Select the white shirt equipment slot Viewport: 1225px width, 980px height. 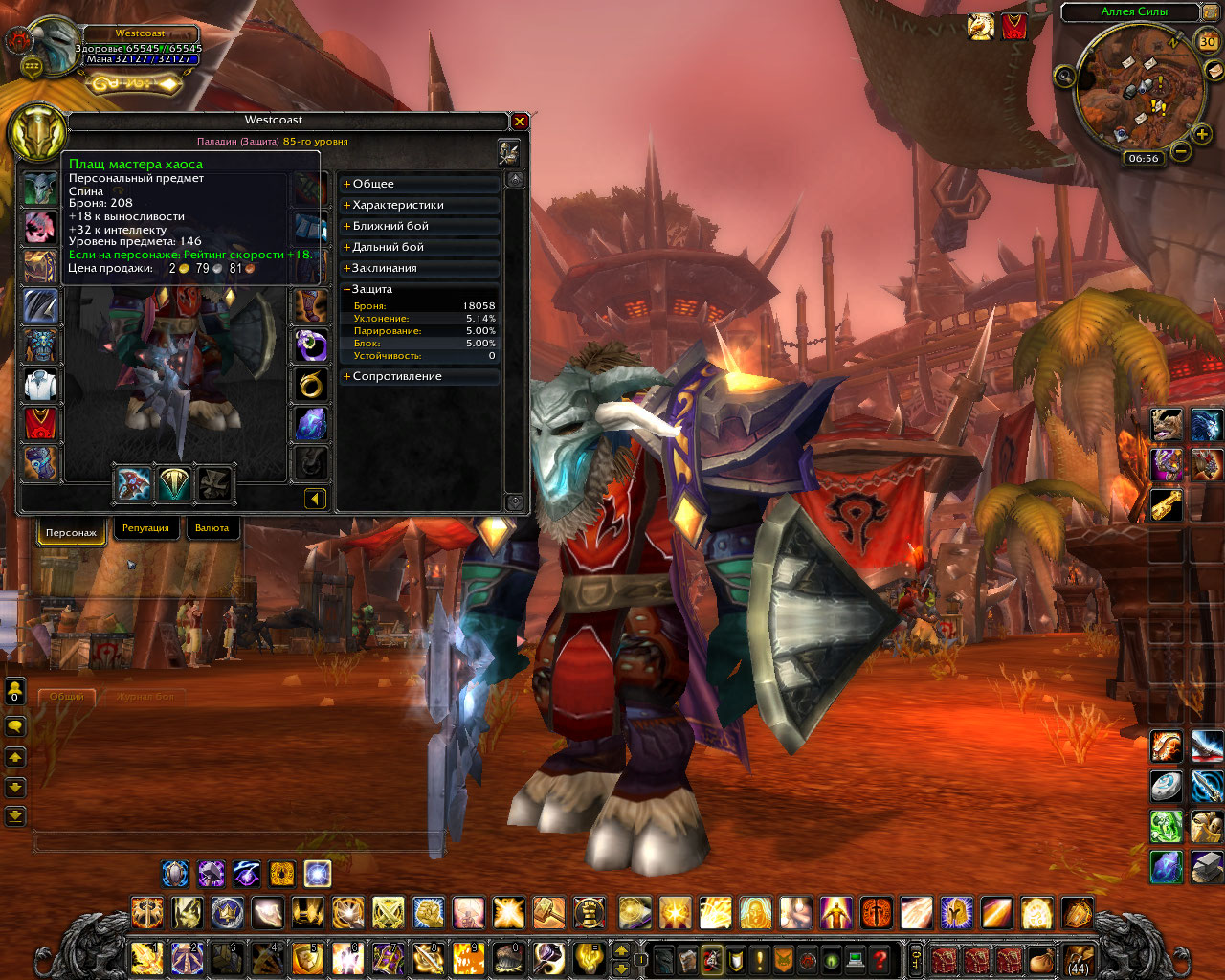40,386
